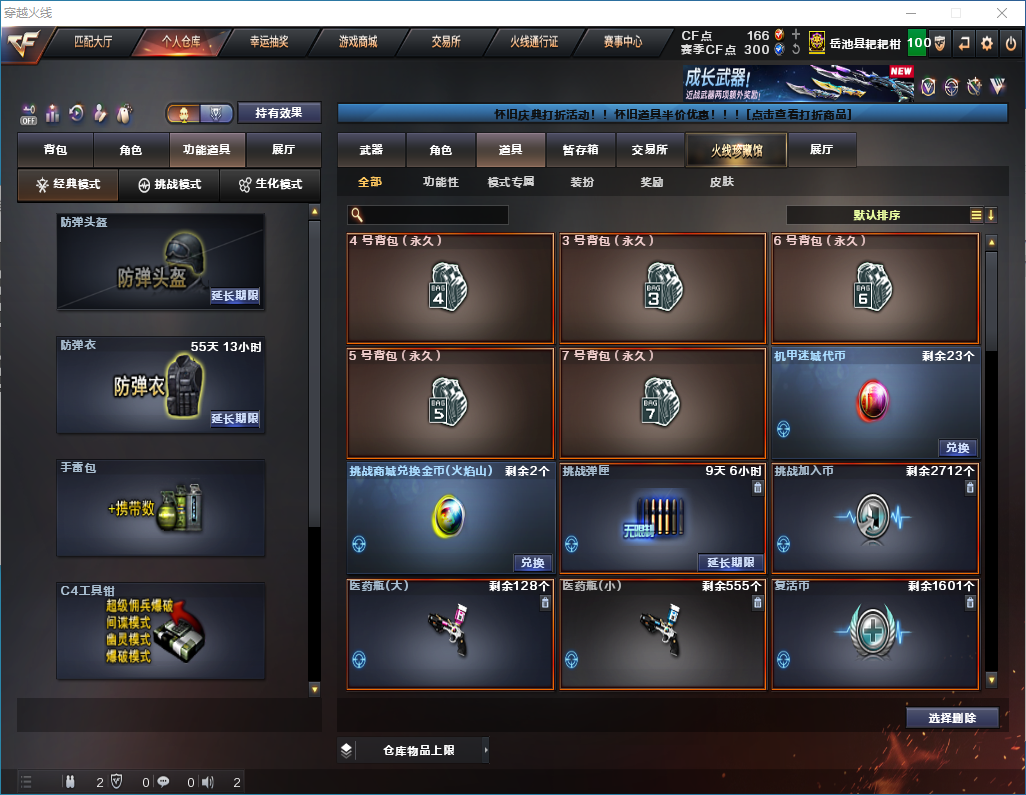Click the 持有效果 button
The height and width of the screenshot is (795, 1026).
(279, 113)
